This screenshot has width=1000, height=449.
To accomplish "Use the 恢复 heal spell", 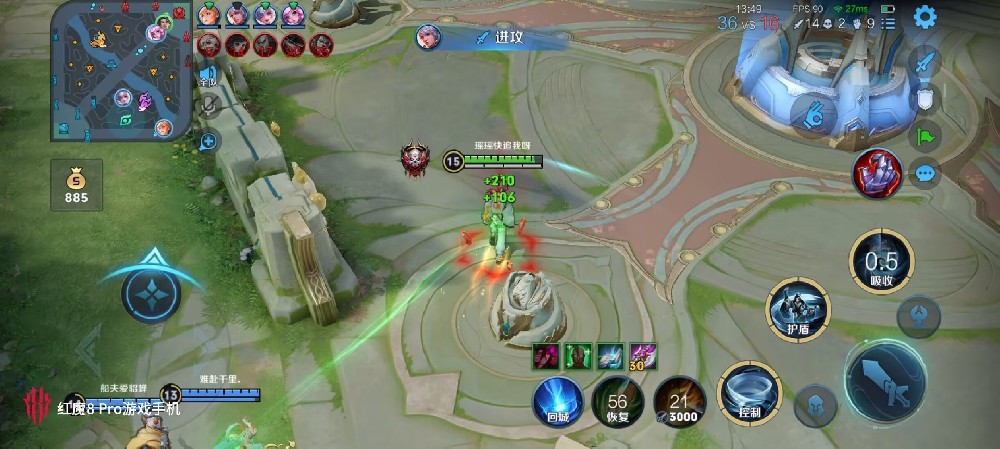I will tap(617, 401).
